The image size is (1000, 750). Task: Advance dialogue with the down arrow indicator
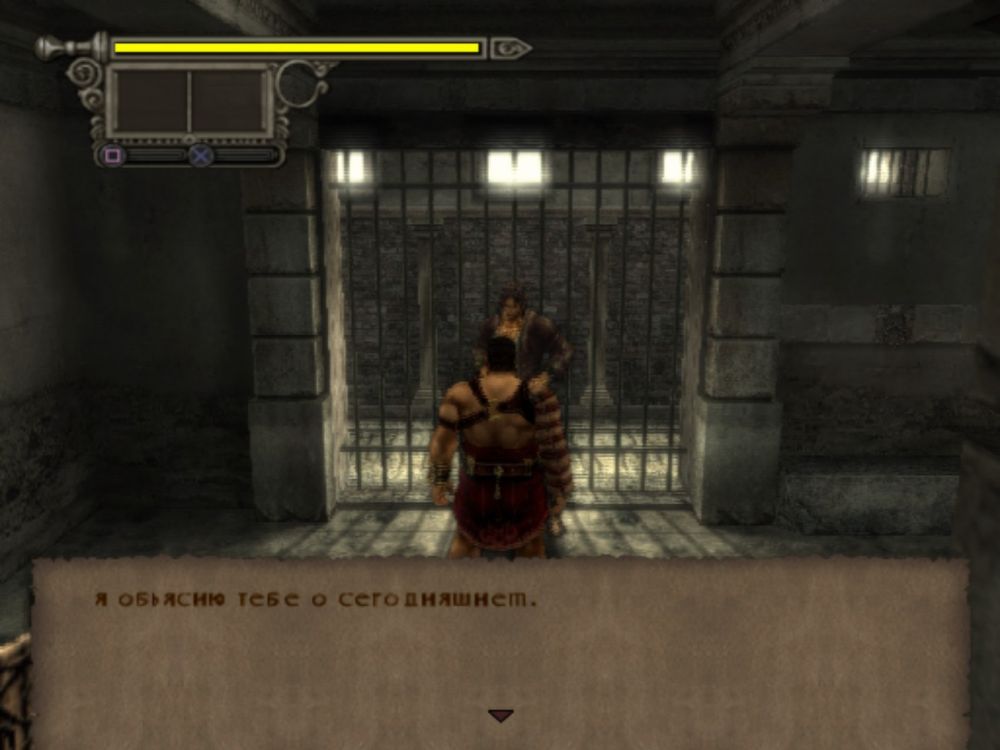(500, 716)
